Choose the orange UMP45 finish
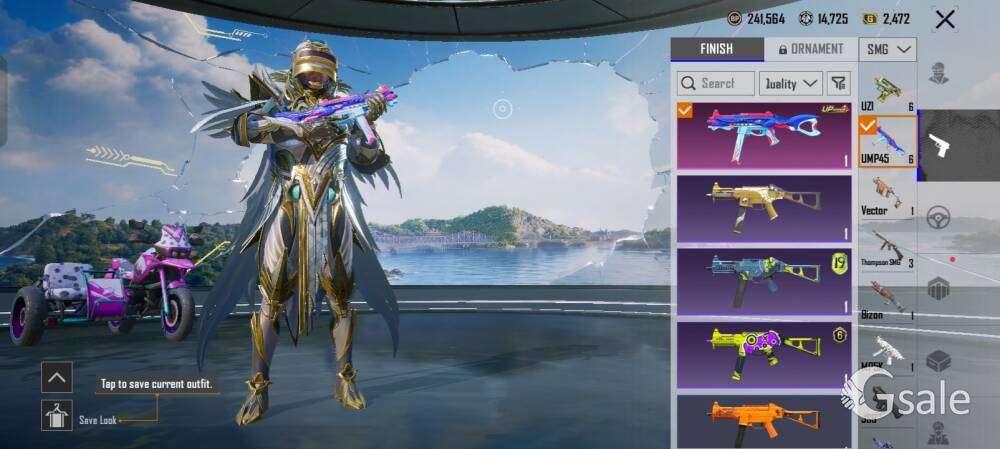 click(x=763, y=420)
